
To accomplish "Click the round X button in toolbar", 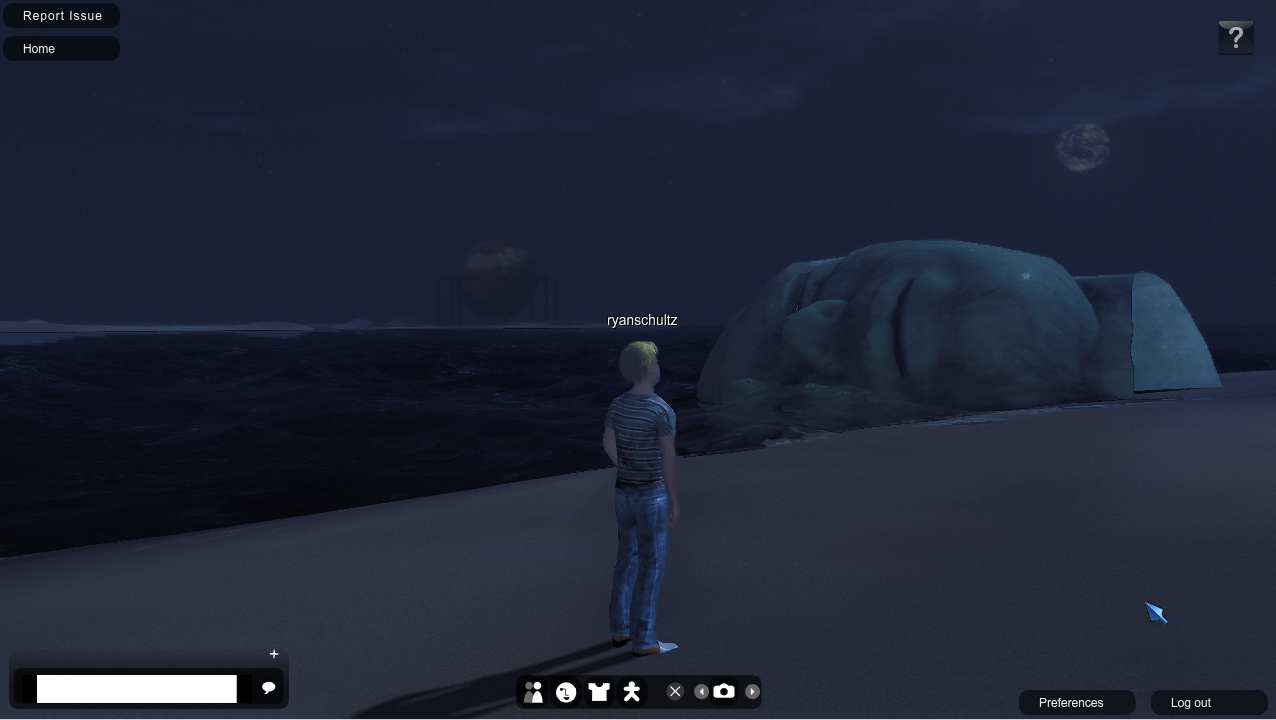I will click(675, 692).
